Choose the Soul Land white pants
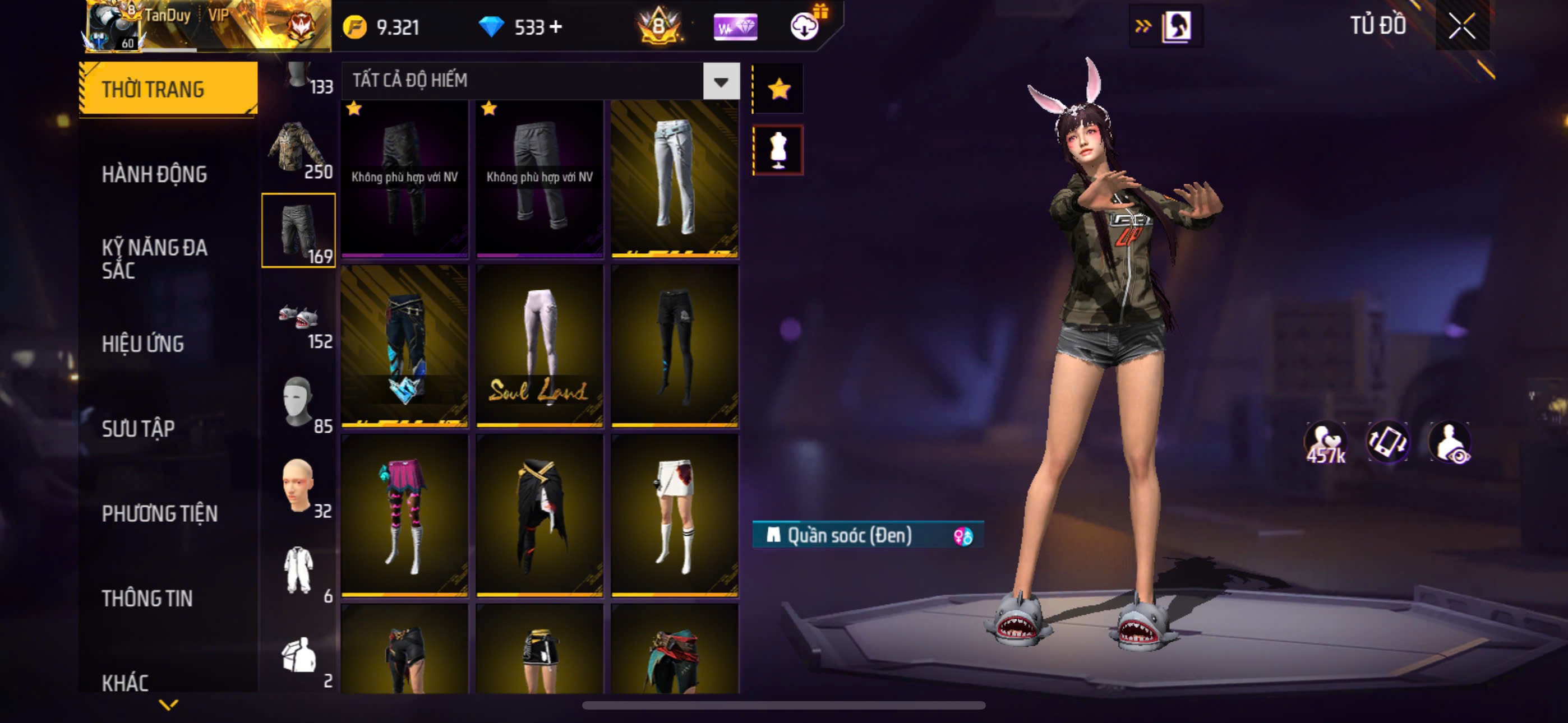 (539, 346)
